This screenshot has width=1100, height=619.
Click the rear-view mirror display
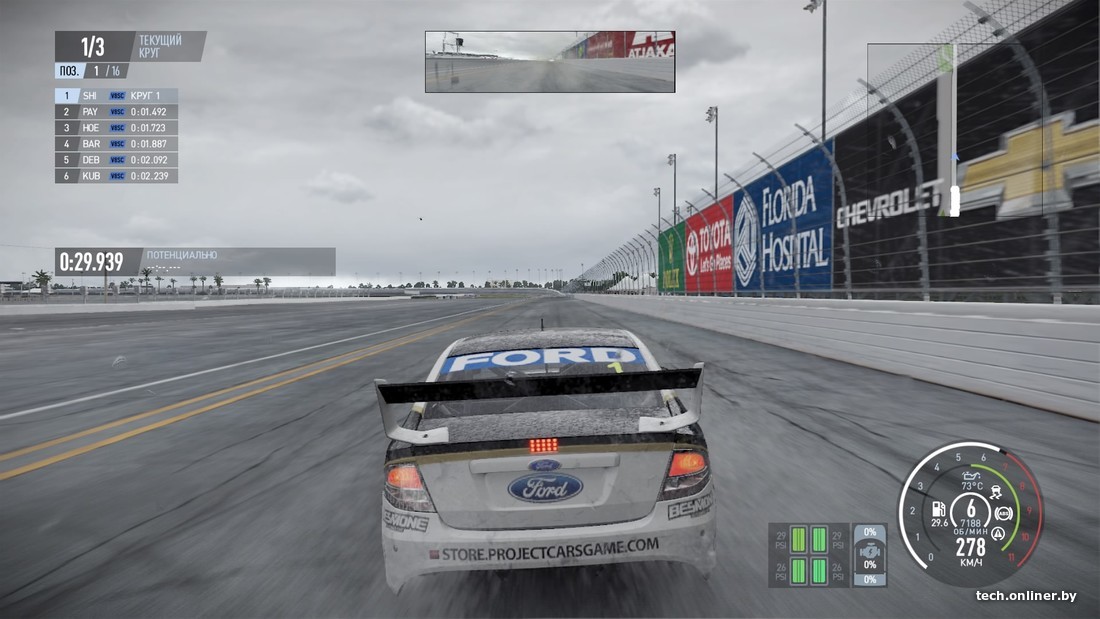click(549, 62)
